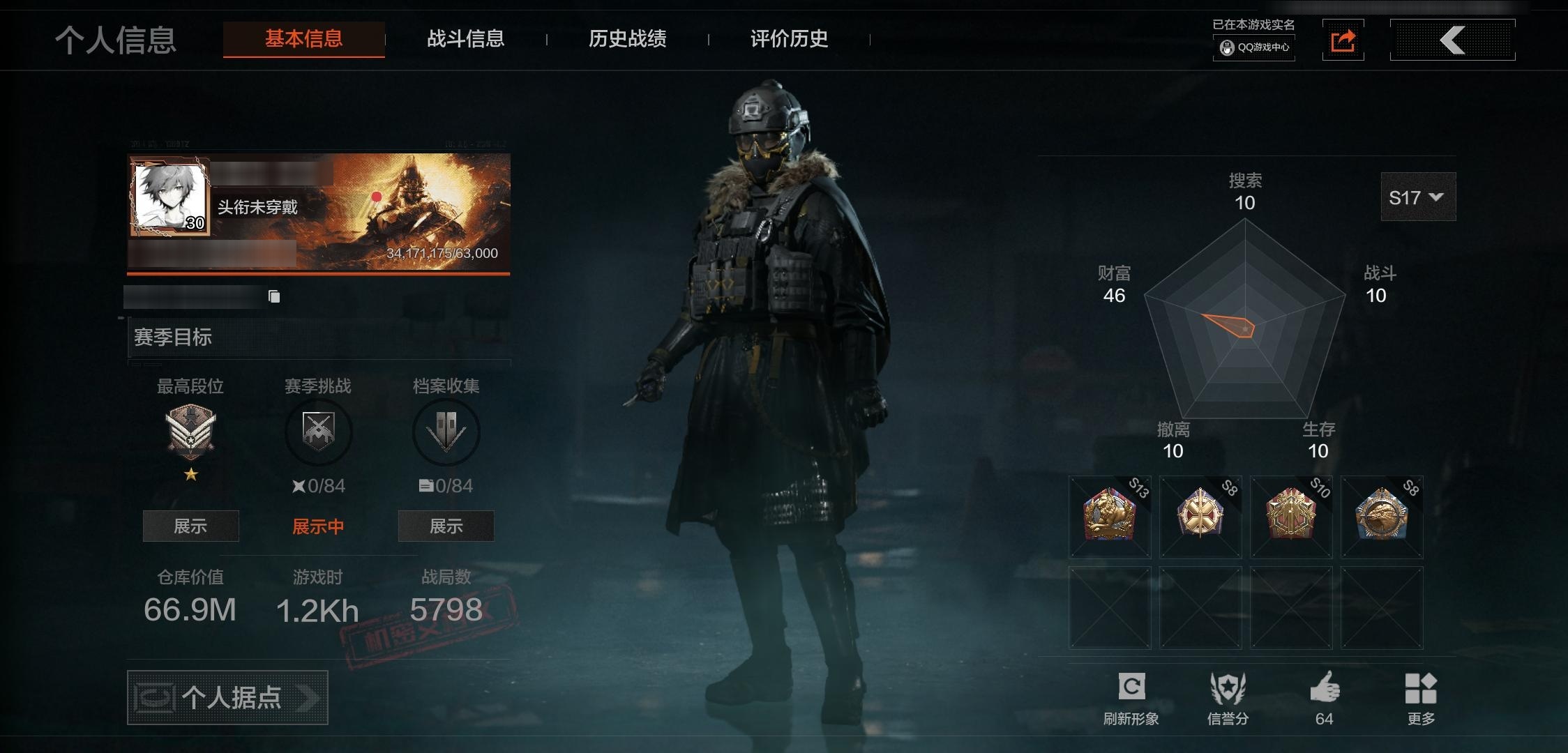Open the 战斗信息 tab
Viewport: 1568px width, 753px height.
(465, 39)
